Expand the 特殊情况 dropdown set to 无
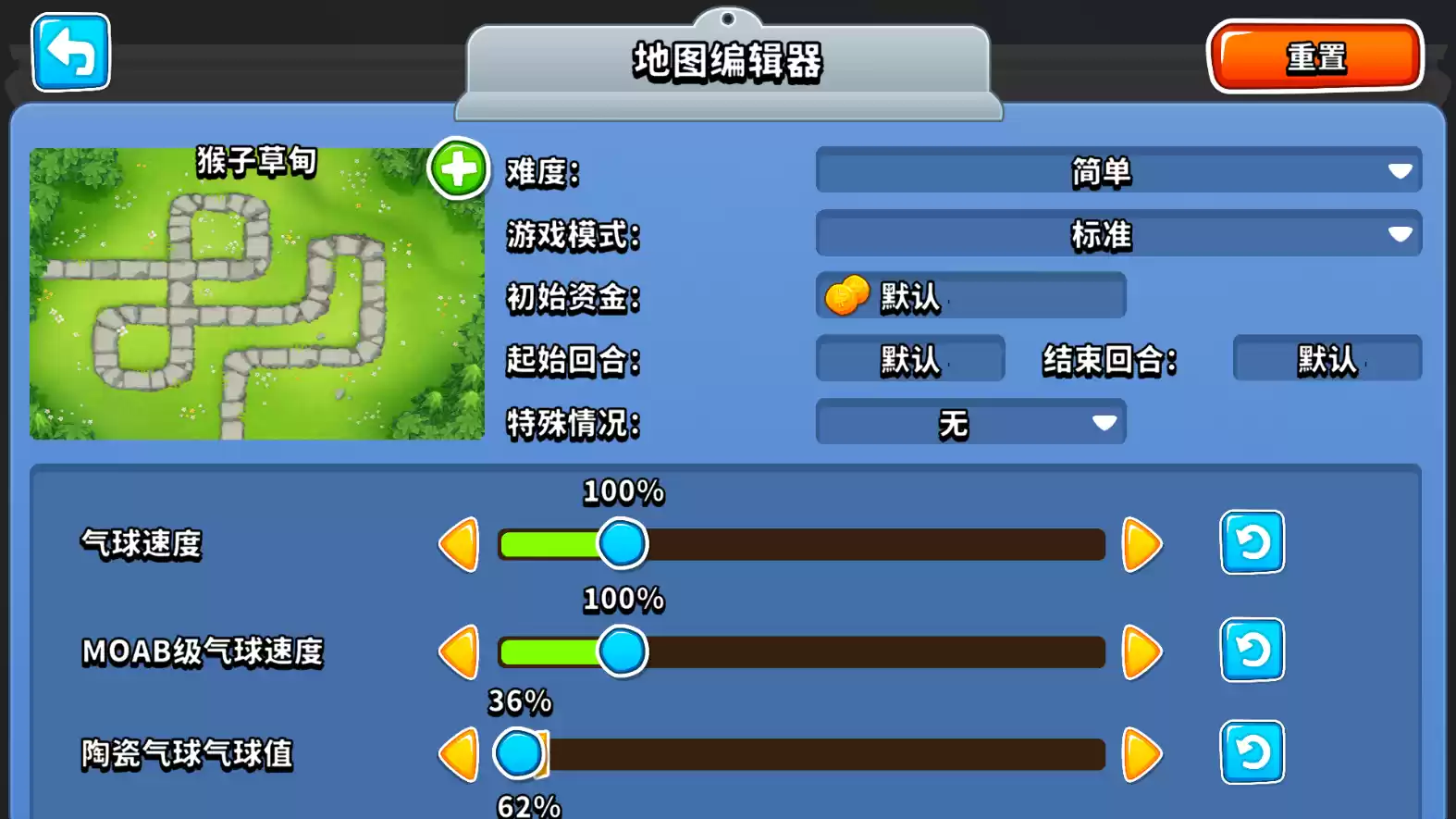This screenshot has height=819, width=1456. click(x=969, y=422)
